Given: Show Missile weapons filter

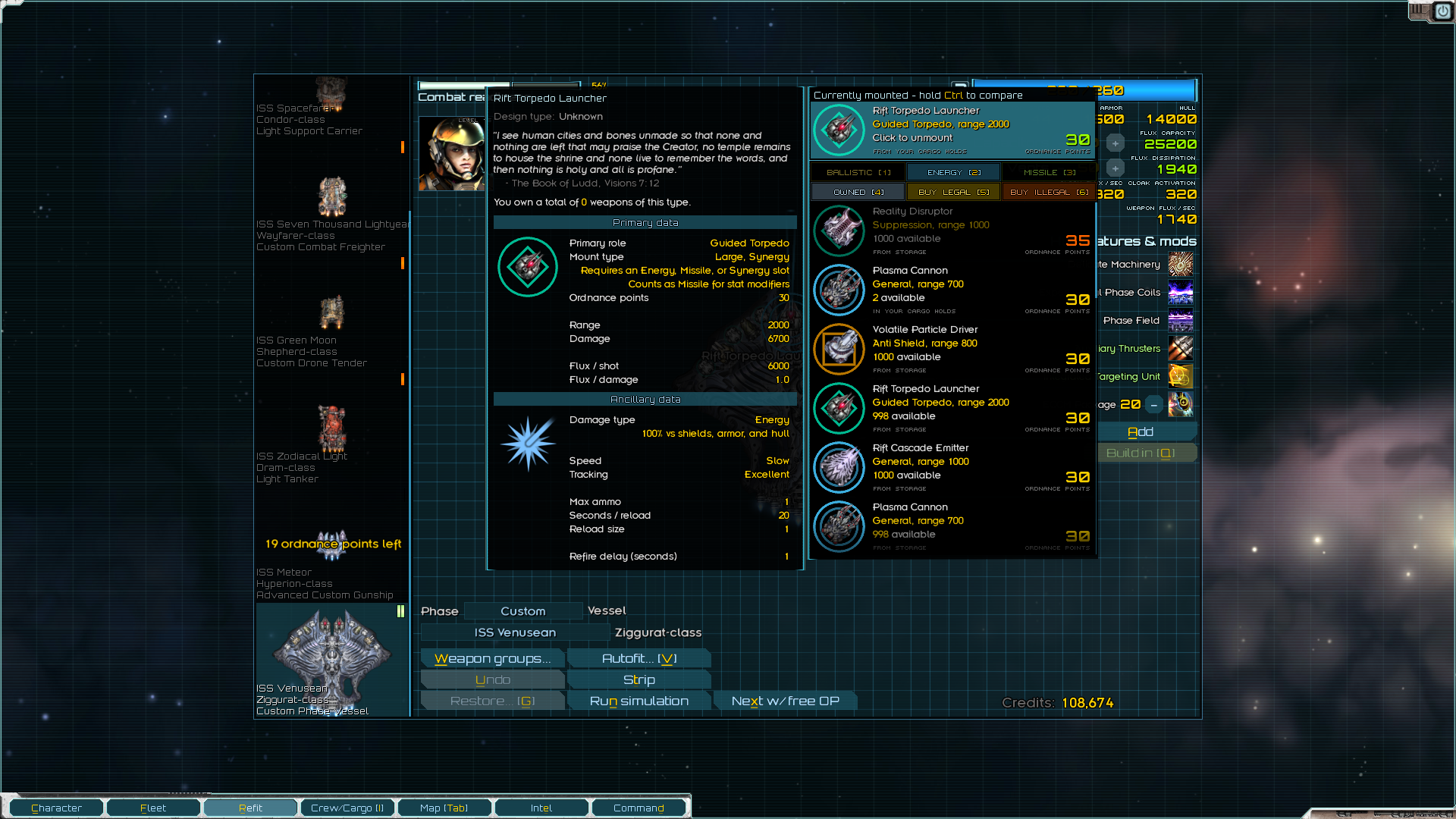Looking at the screenshot, I should coord(1049,173).
